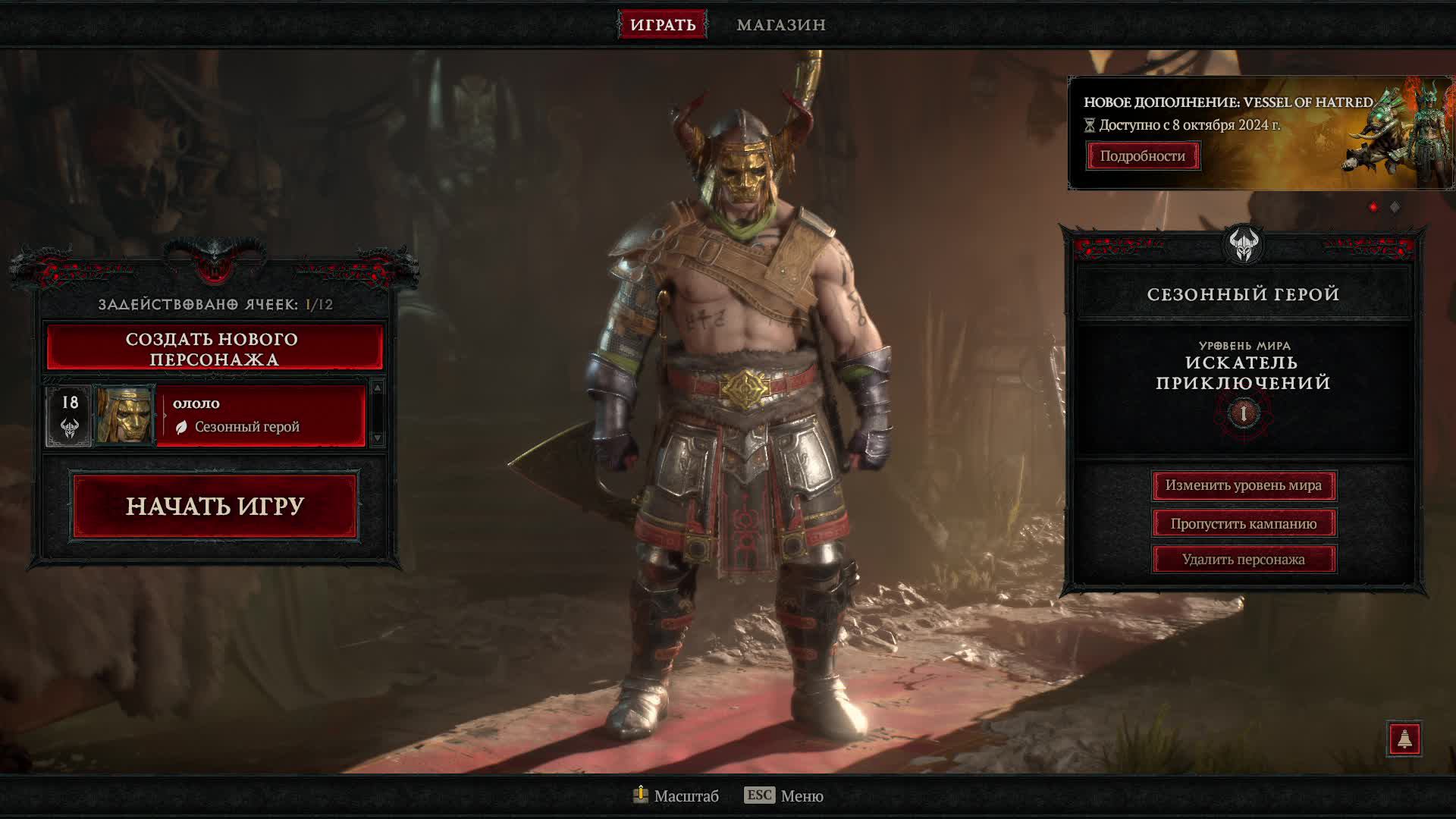Screen dimensions: 1456x819
Task: Select the ололо character row
Action: point(260,416)
